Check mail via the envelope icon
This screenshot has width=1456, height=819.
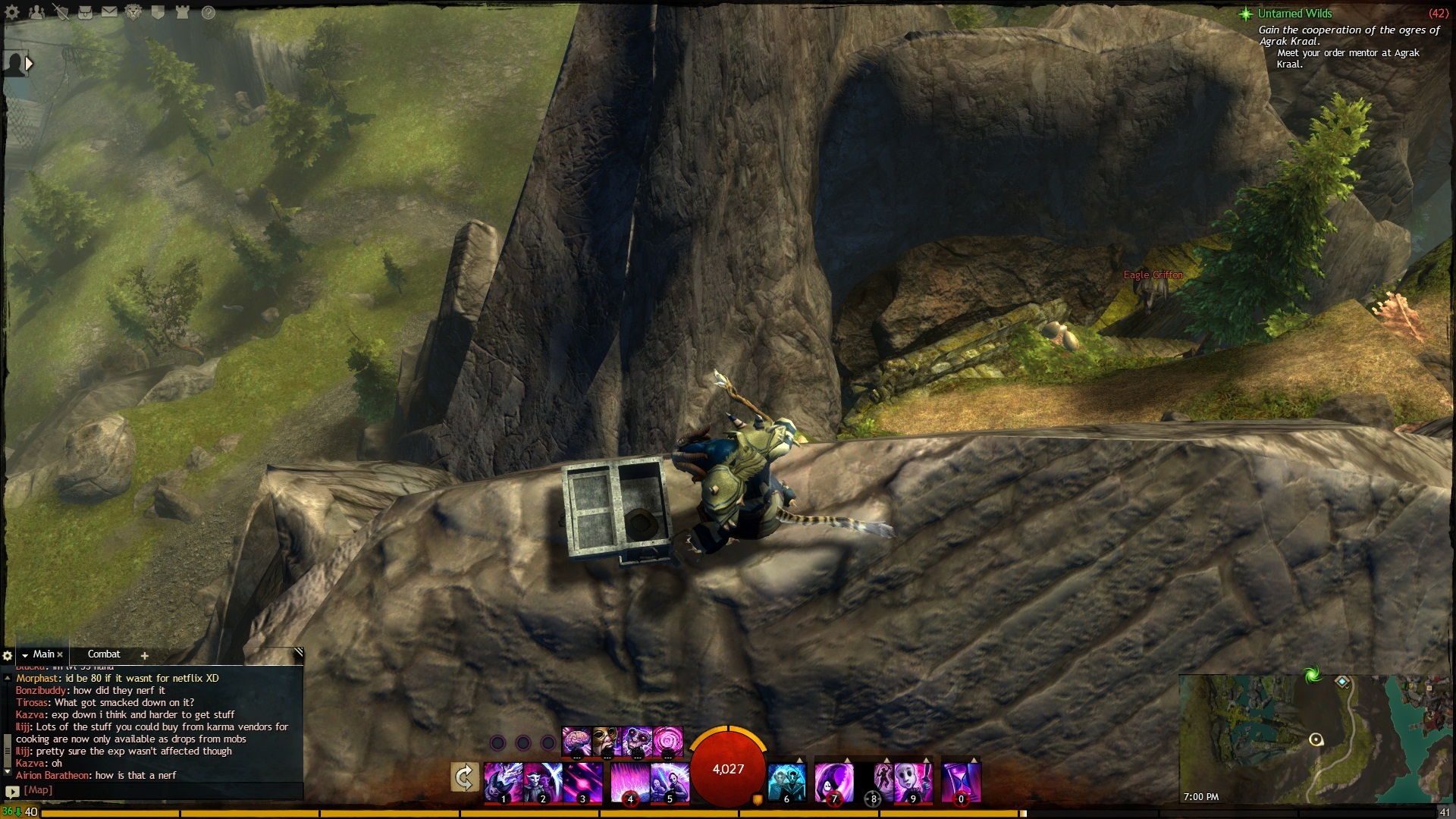coord(109,12)
